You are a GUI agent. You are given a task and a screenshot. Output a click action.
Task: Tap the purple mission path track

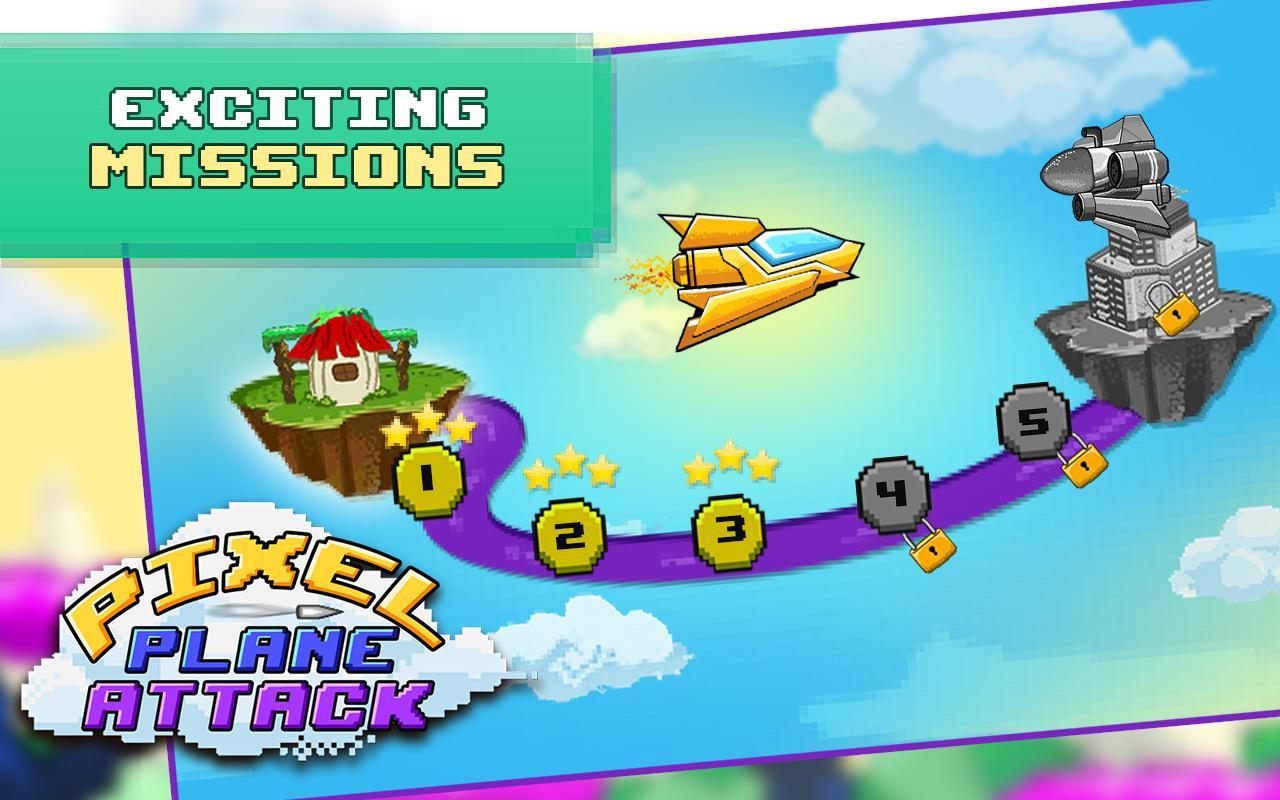pyautogui.click(x=650, y=560)
